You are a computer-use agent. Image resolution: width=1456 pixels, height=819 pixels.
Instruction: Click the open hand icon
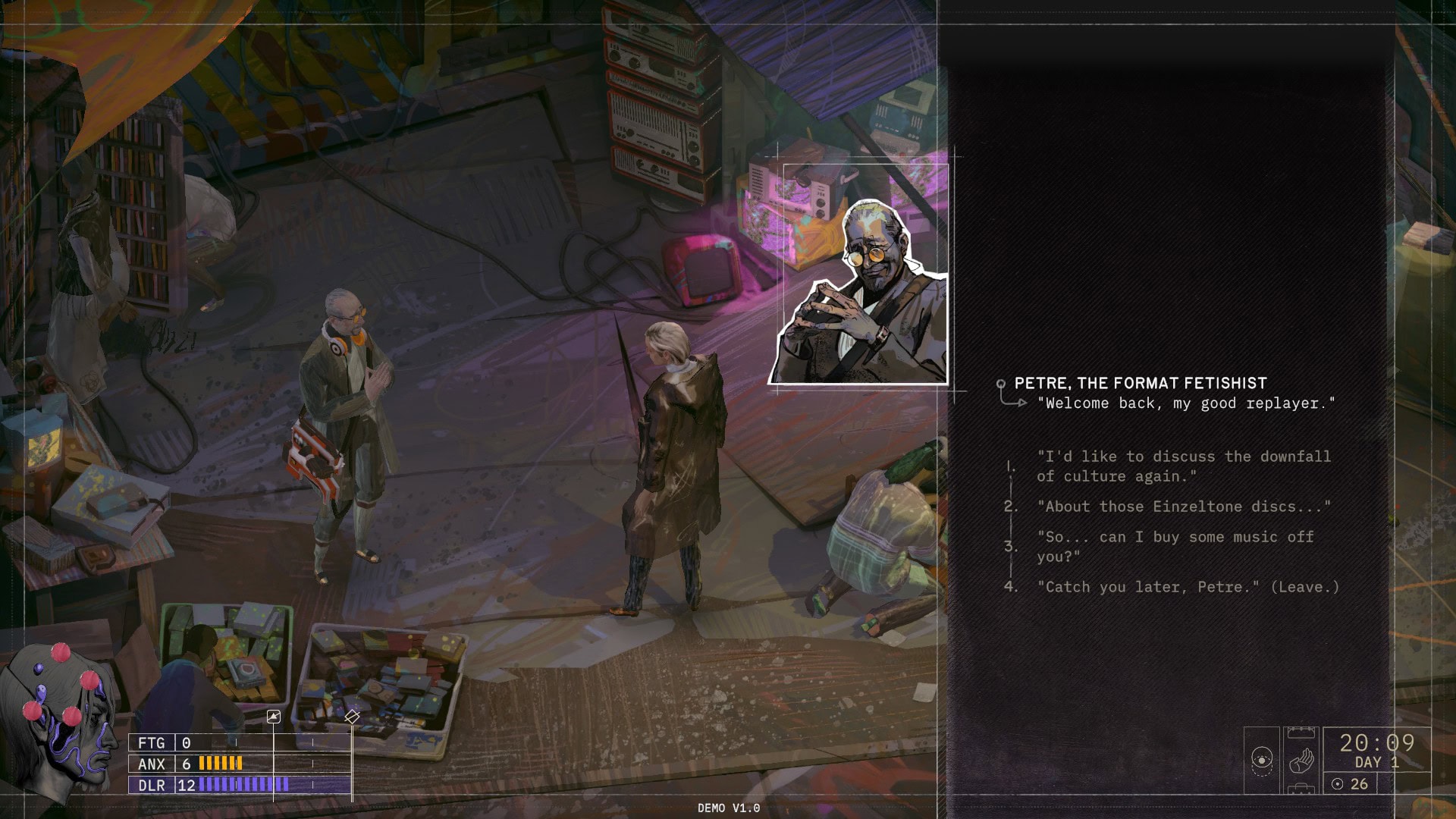(1301, 759)
